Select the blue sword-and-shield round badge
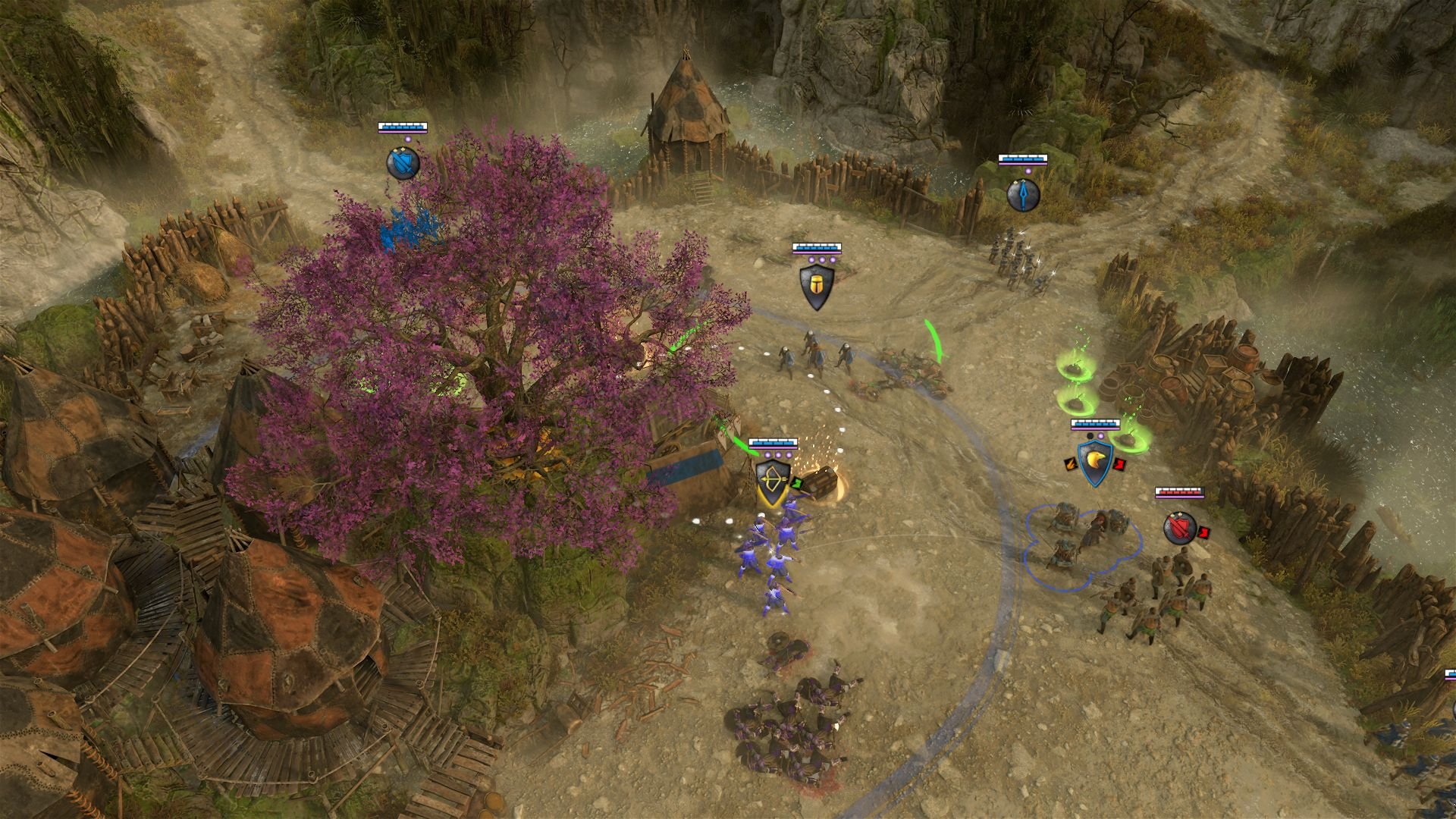This screenshot has width=1456, height=819. (x=403, y=163)
